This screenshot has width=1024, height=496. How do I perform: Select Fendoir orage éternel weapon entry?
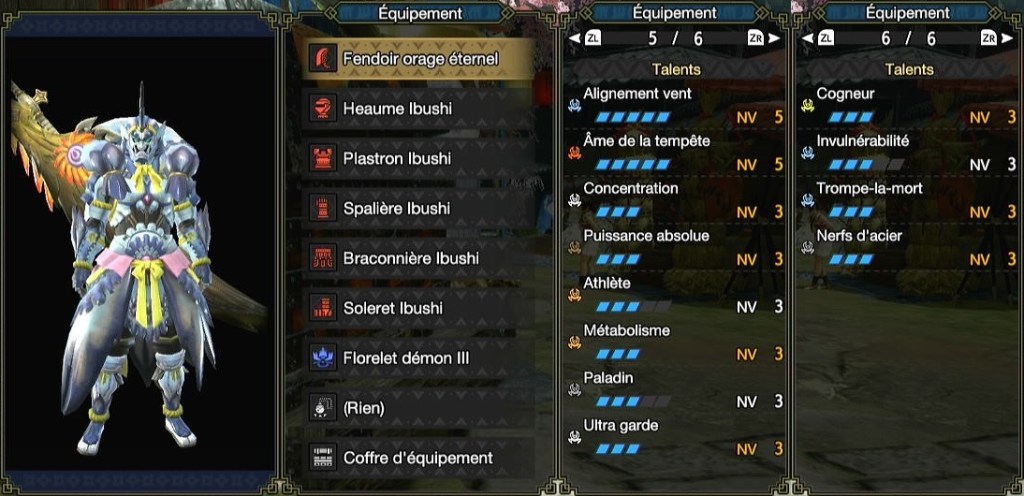coord(420,59)
